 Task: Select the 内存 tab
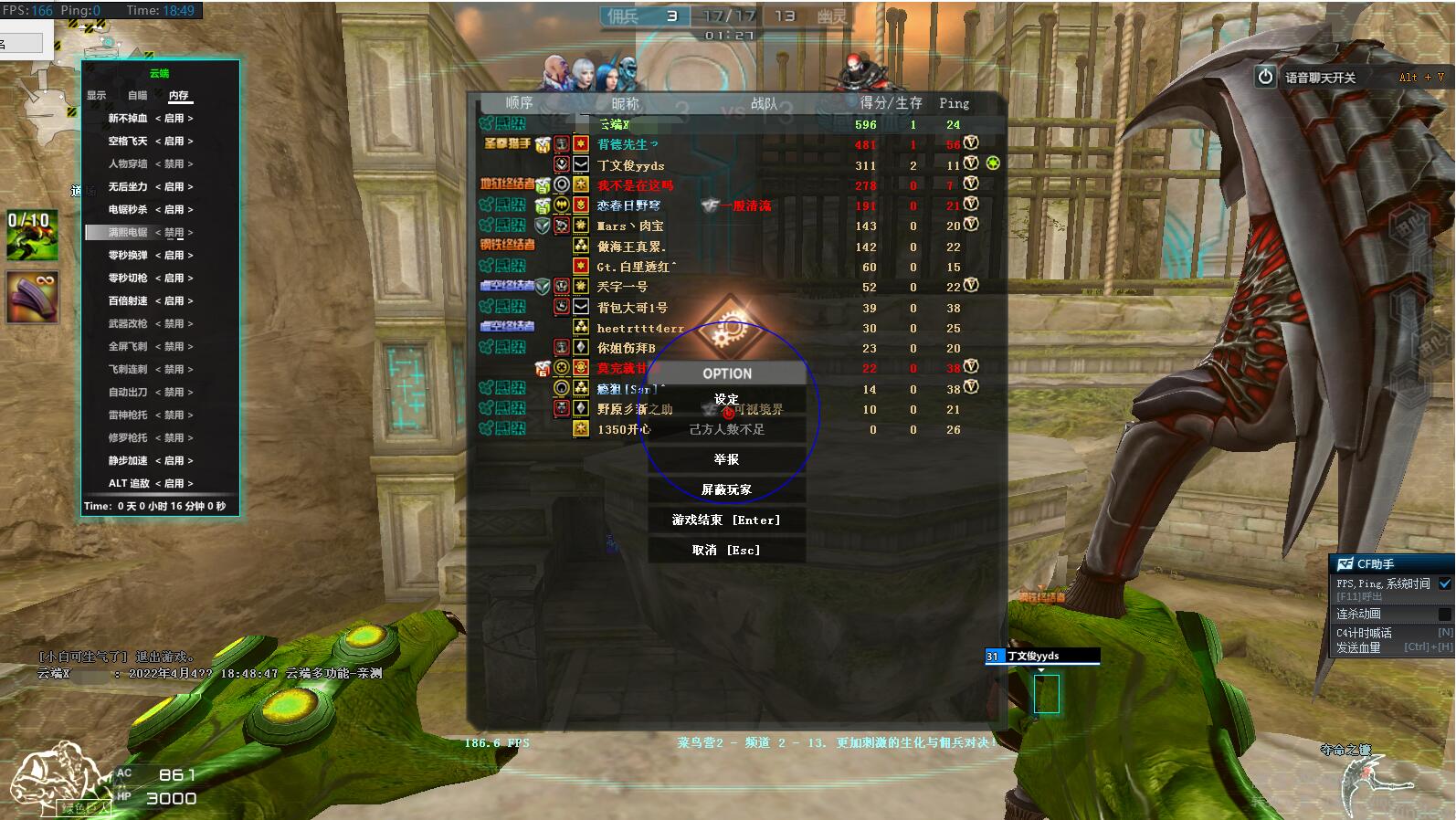point(179,95)
